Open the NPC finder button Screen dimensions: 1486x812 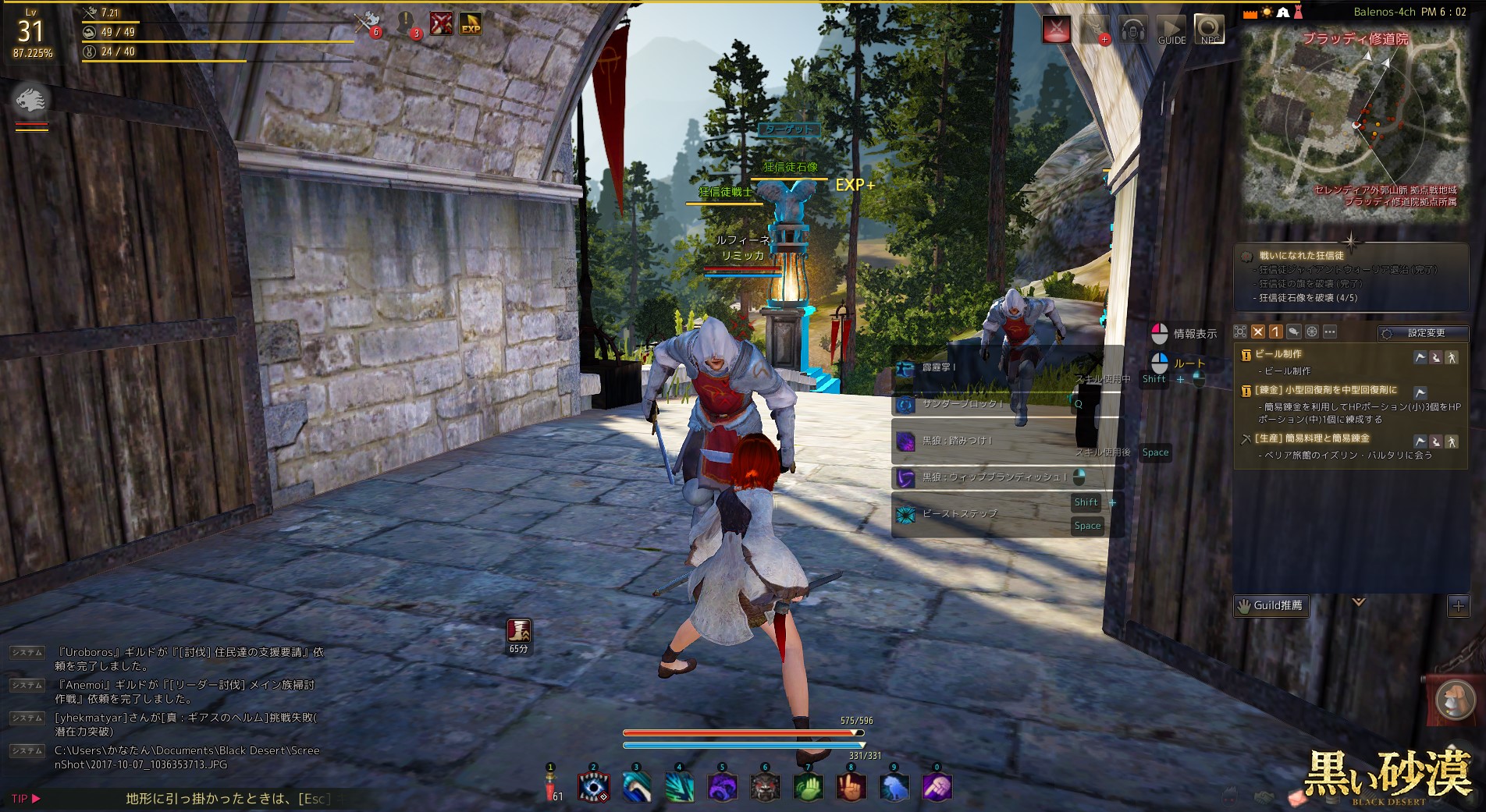coord(1209,30)
